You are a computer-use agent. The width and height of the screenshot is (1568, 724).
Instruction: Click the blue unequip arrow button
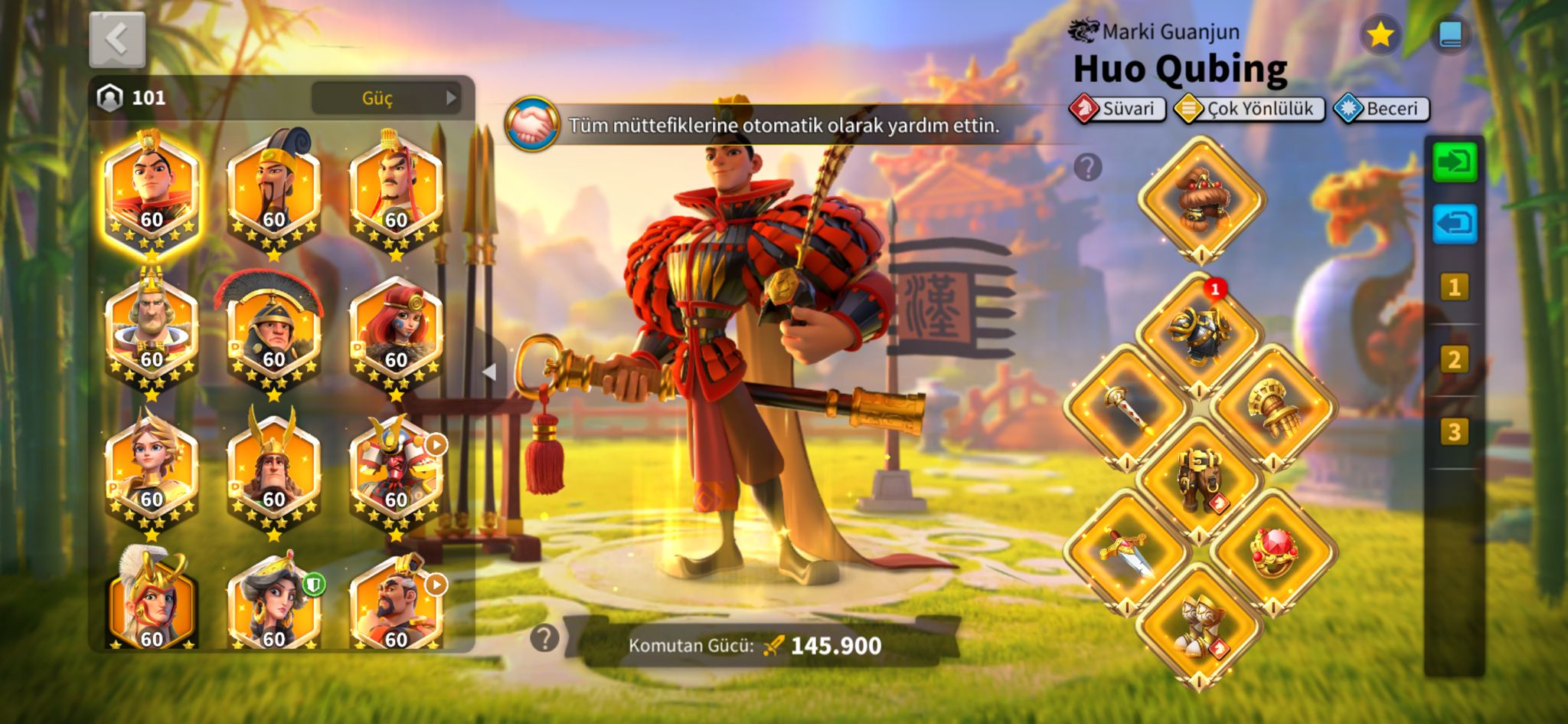coord(1454,224)
